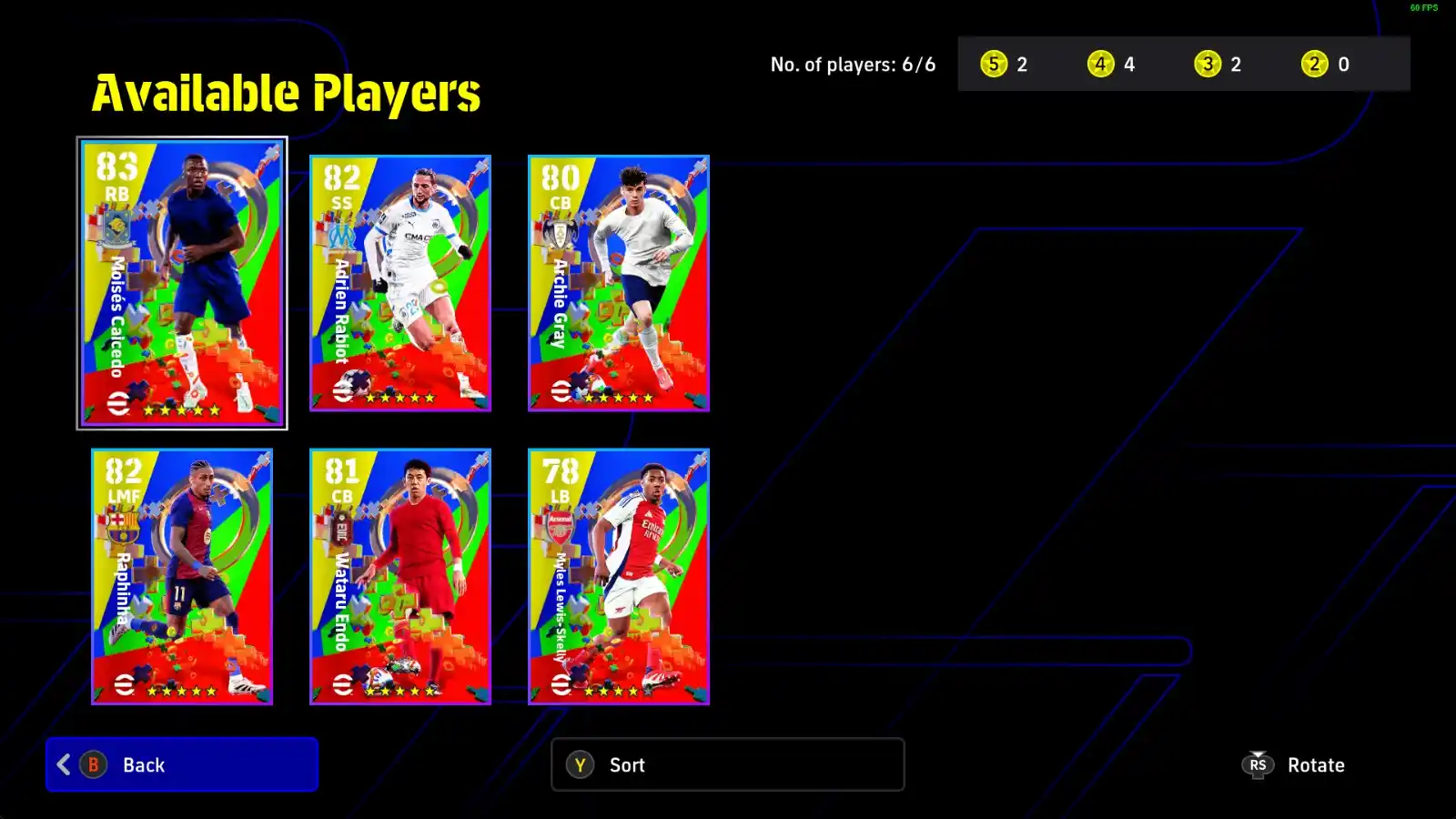This screenshot has height=819, width=1456.
Task: Open the Wataru Endo card
Action: coord(400,576)
